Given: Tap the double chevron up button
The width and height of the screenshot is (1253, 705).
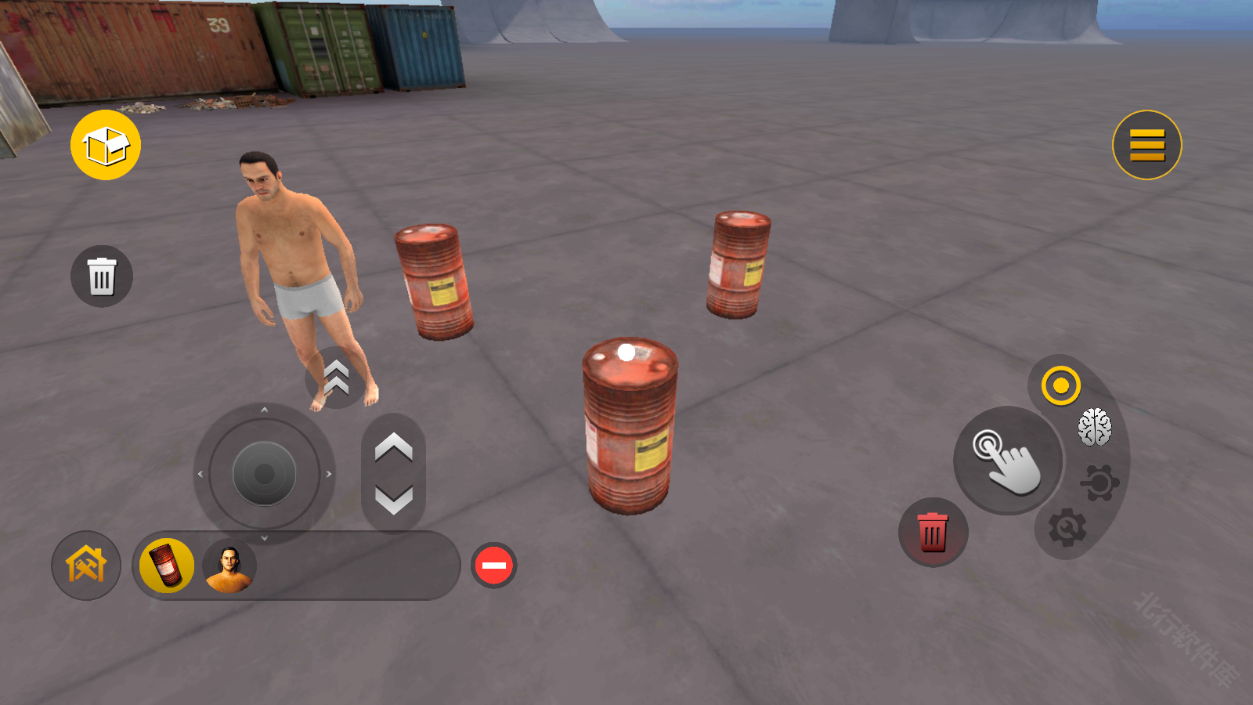Looking at the screenshot, I should pyautogui.click(x=336, y=378).
